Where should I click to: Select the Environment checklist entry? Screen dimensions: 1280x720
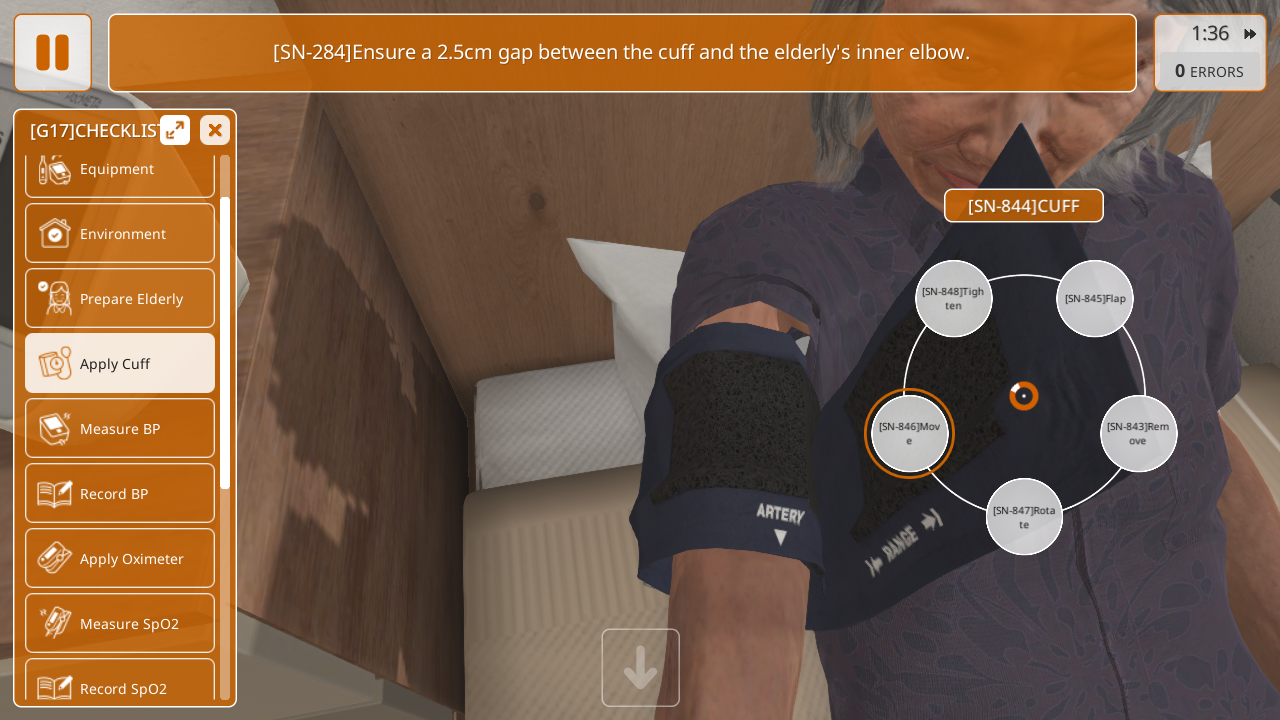pos(120,233)
